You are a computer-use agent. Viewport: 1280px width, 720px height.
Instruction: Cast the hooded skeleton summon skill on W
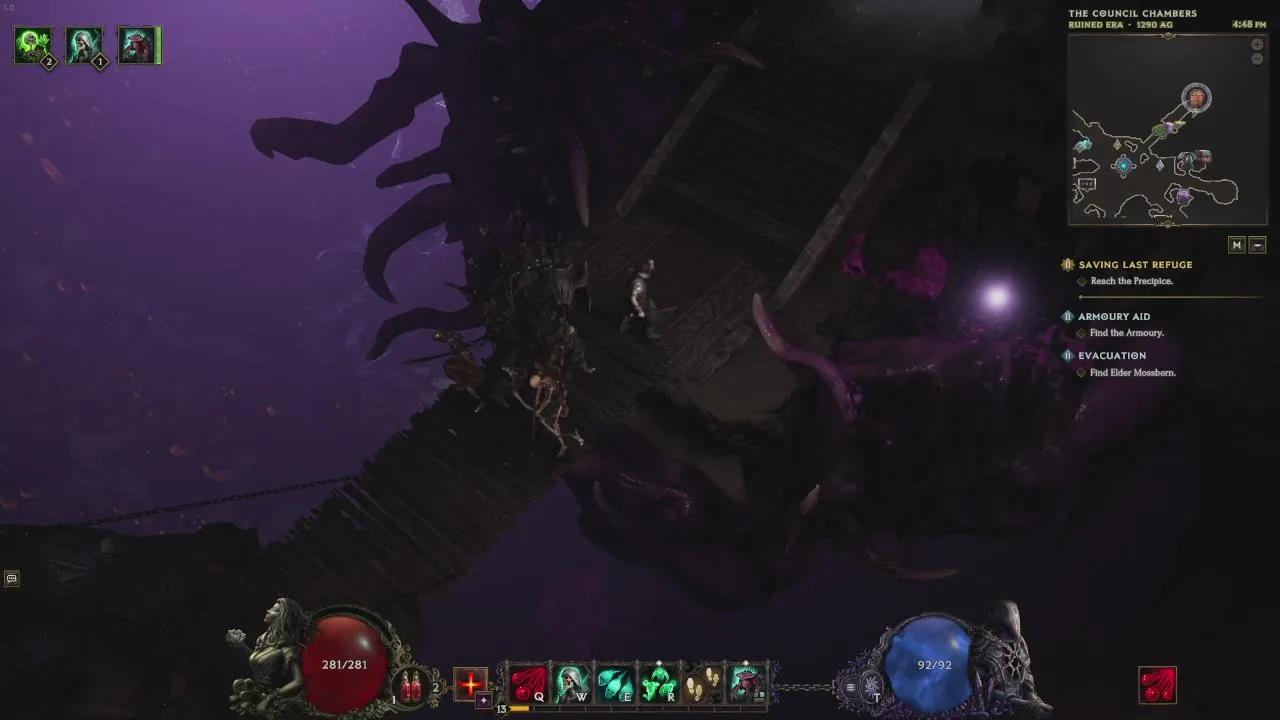(x=572, y=684)
